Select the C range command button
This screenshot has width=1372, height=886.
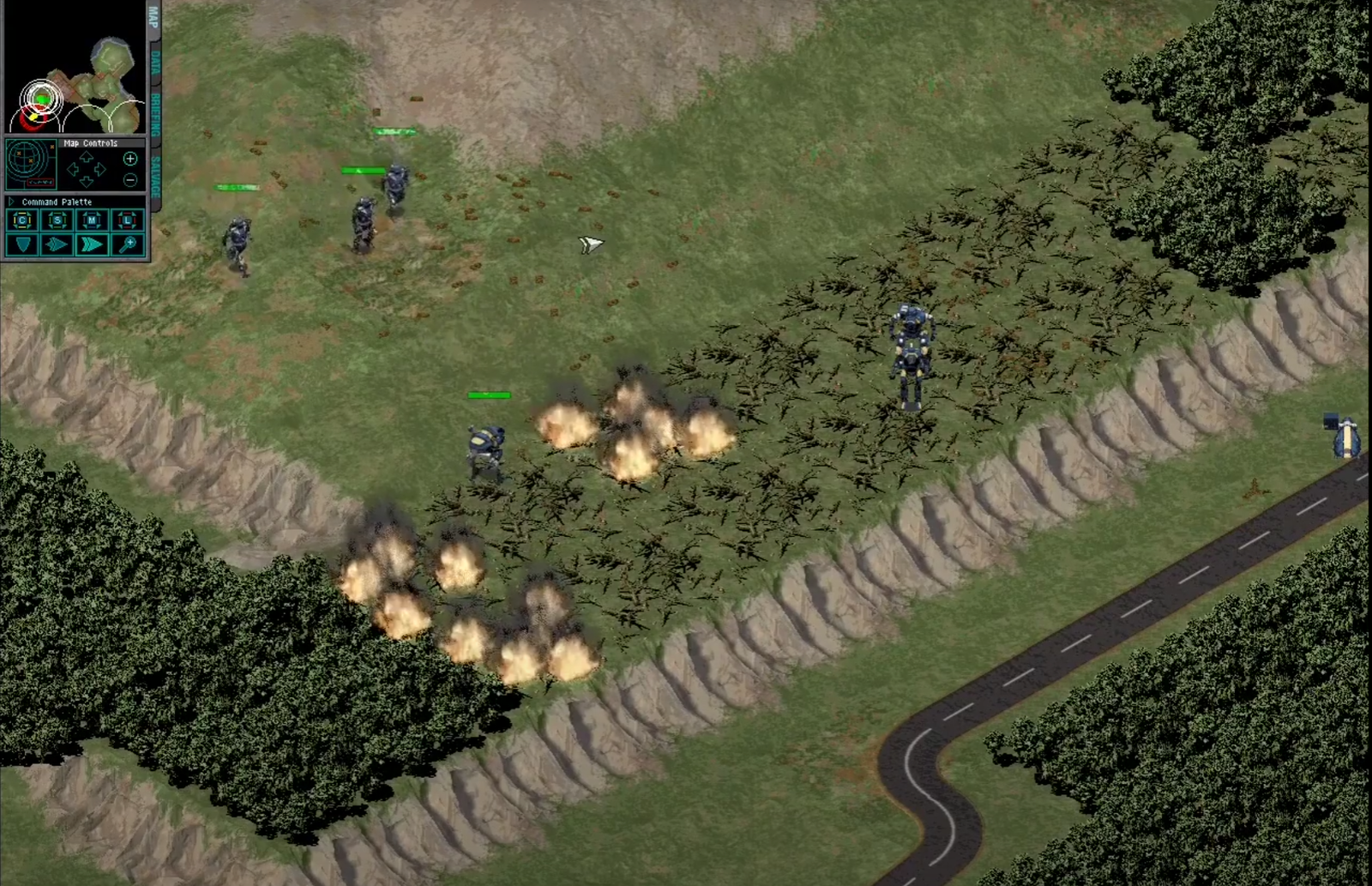click(x=22, y=221)
